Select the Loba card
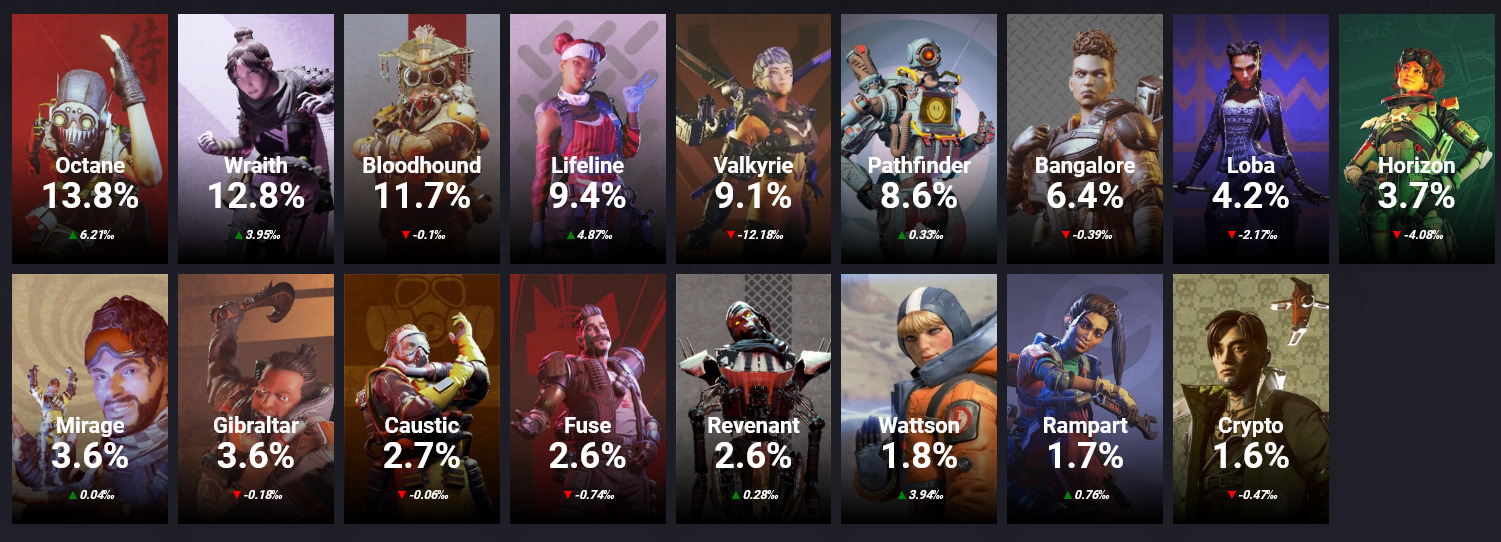This screenshot has height=542, width=1501. tap(1251, 138)
